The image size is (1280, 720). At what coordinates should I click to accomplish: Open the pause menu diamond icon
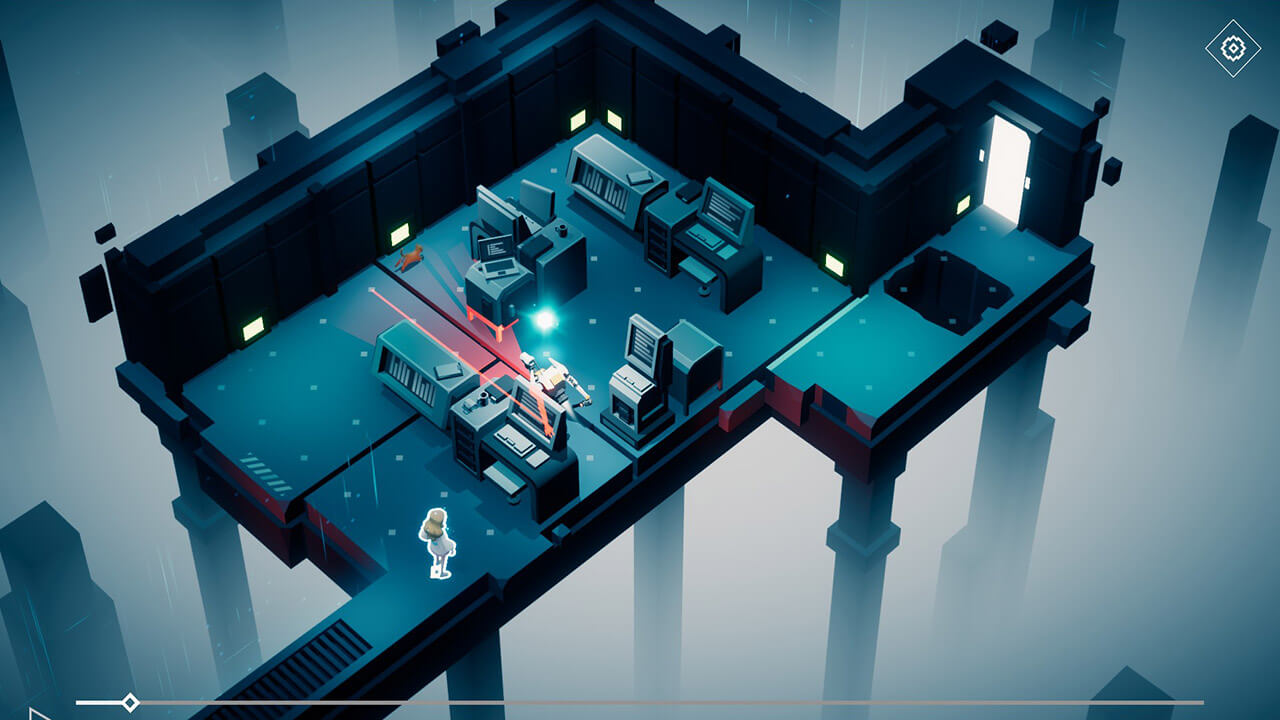click(x=1232, y=45)
